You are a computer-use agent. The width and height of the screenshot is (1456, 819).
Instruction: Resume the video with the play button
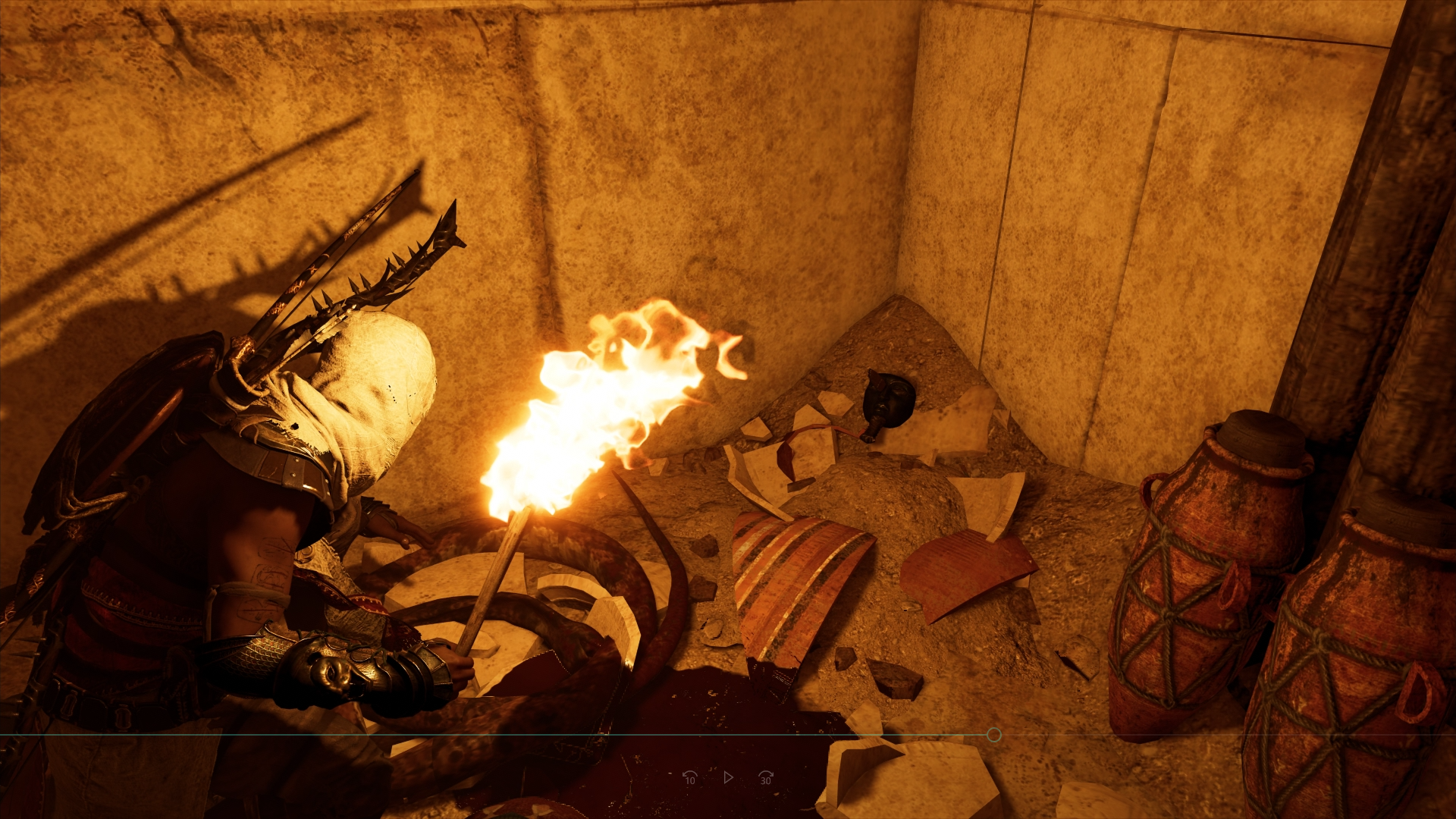click(728, 777)
